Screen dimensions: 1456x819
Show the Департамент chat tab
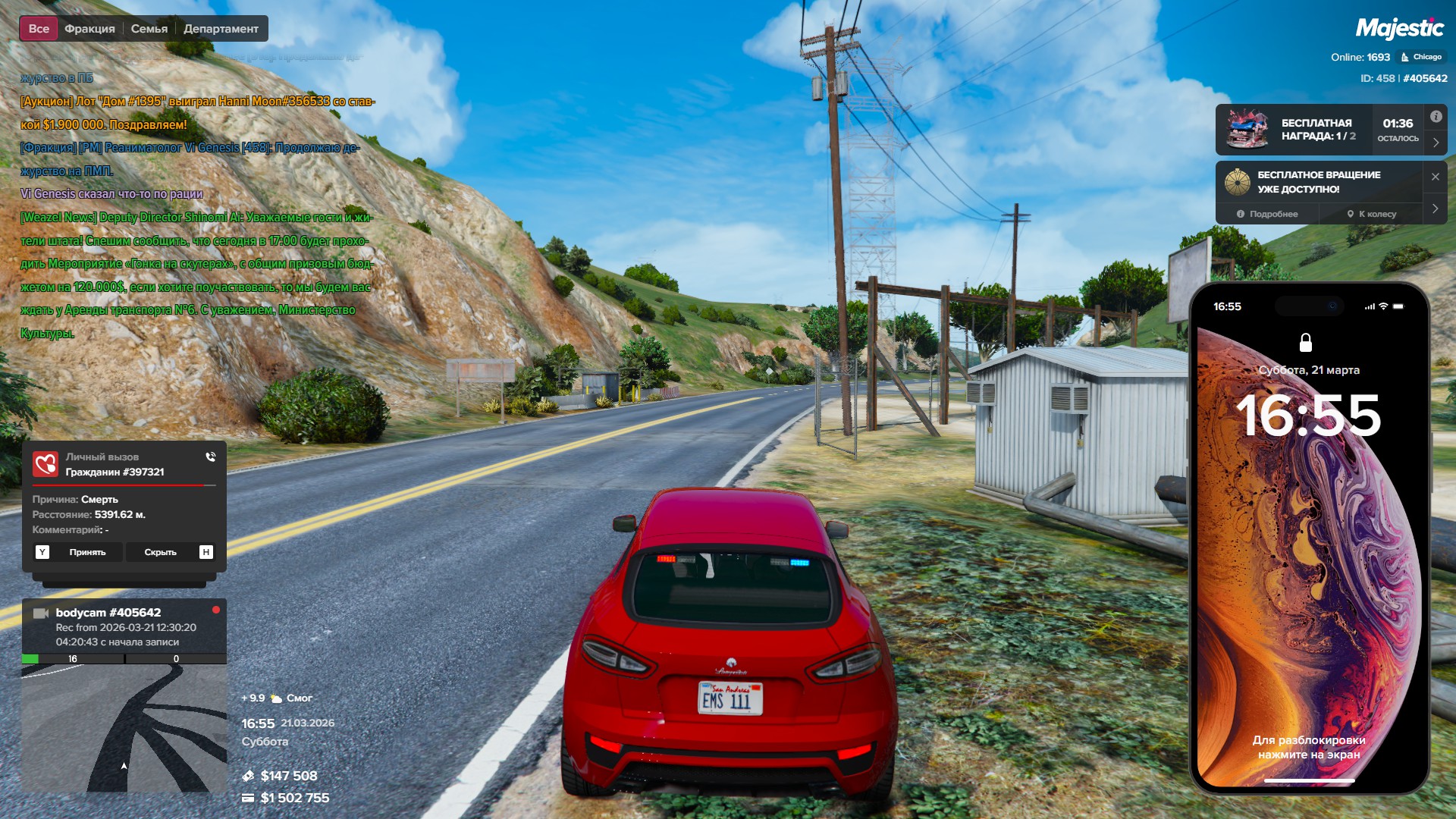coord(221,29)
